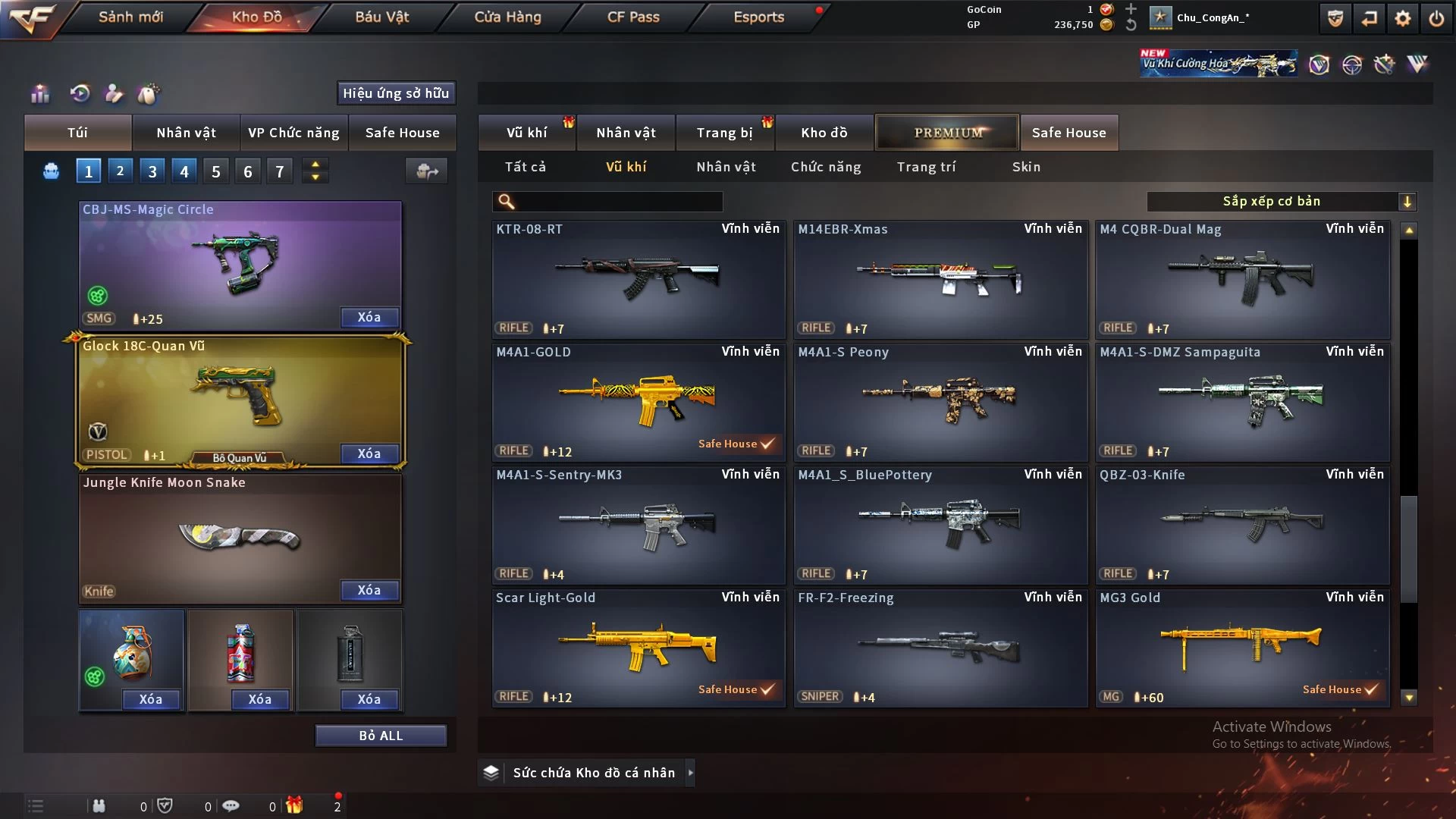Viewport: 1456px width, 819px height.
Task: Open the CF Pass menu
Action: point(633,17)
